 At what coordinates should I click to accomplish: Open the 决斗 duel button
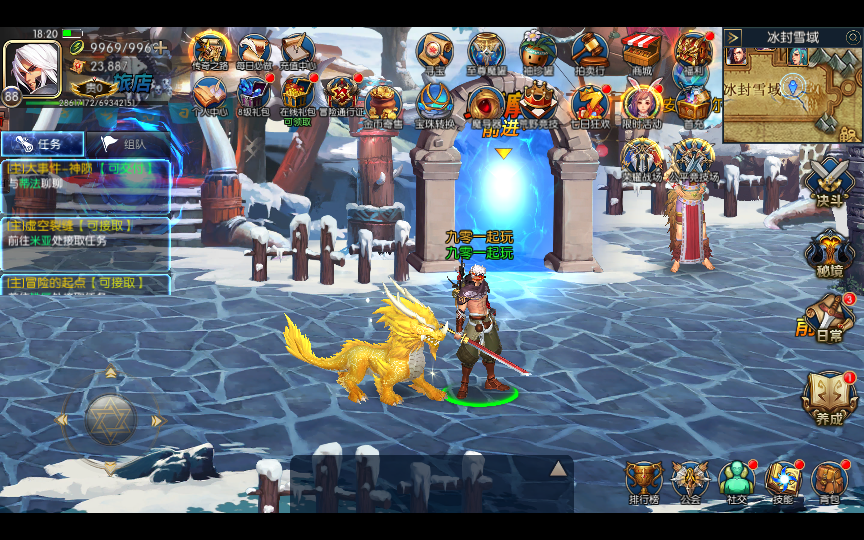point(829,183)
